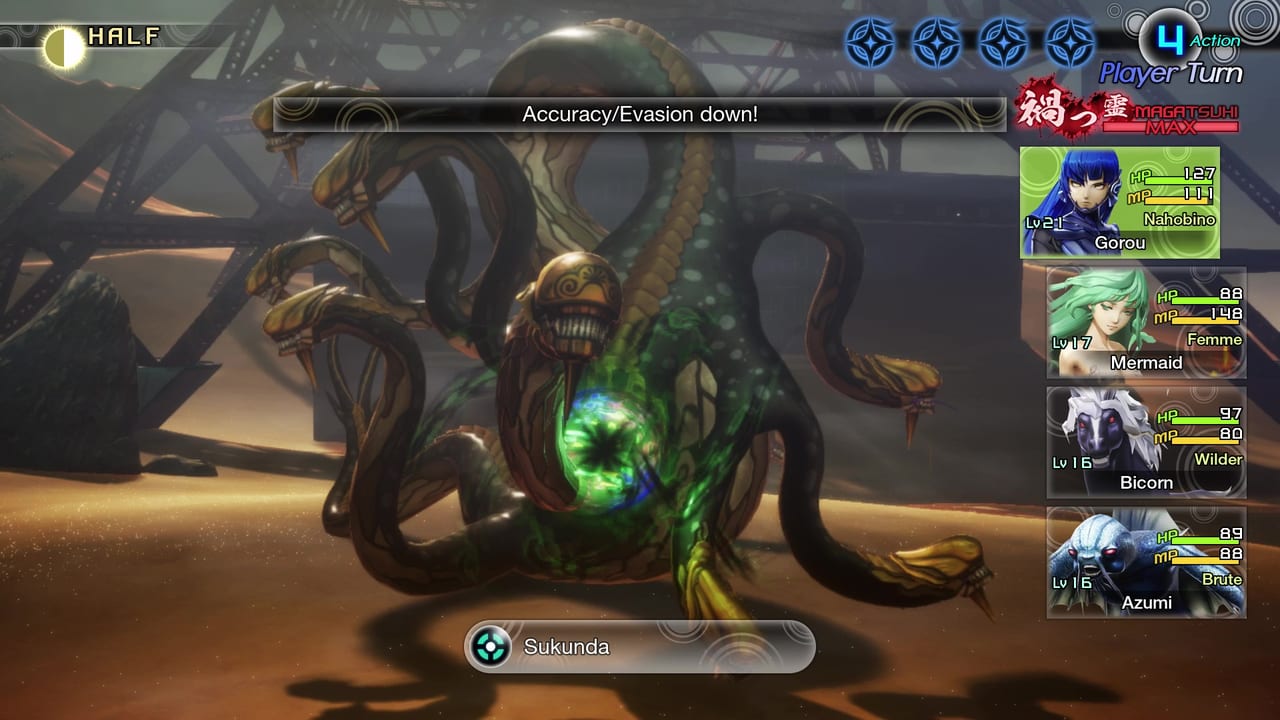Expand the Sukunda skill banner

[640, 646]
